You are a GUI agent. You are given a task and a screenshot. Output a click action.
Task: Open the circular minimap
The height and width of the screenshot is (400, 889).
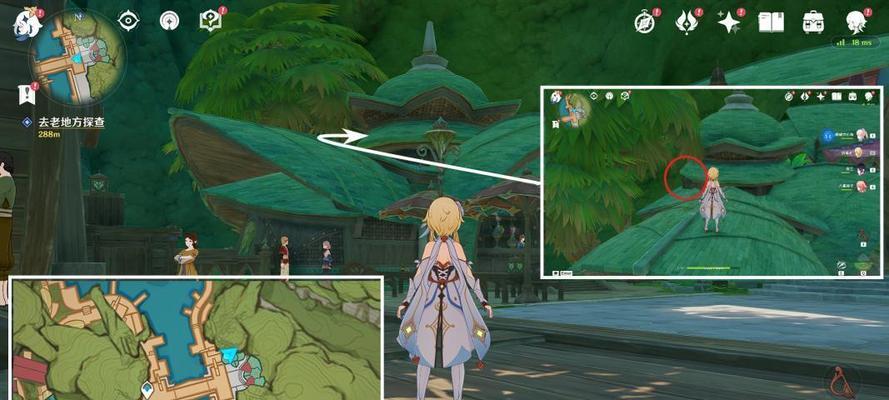click(78, 58)
